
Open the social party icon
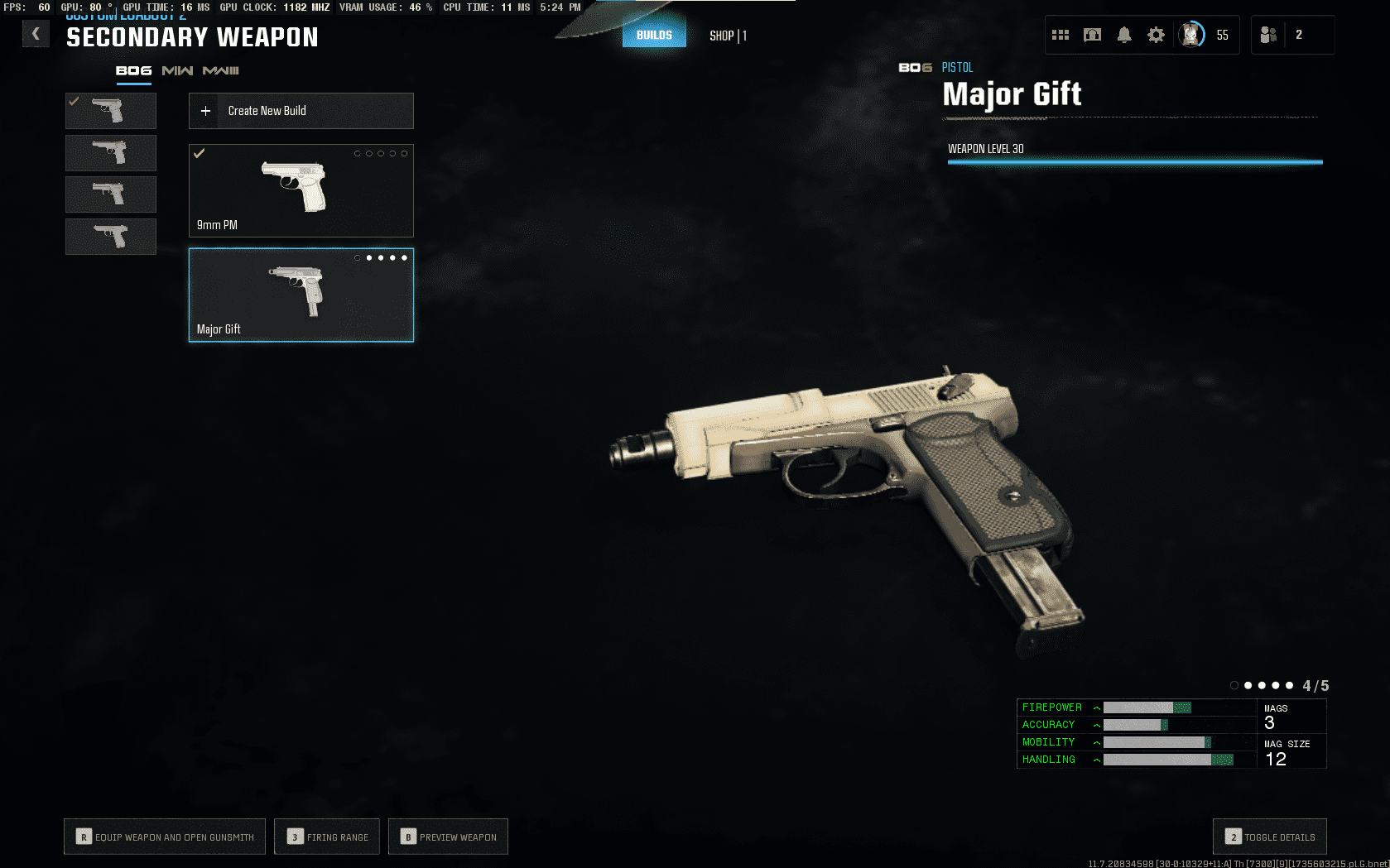coord(1268,35)
